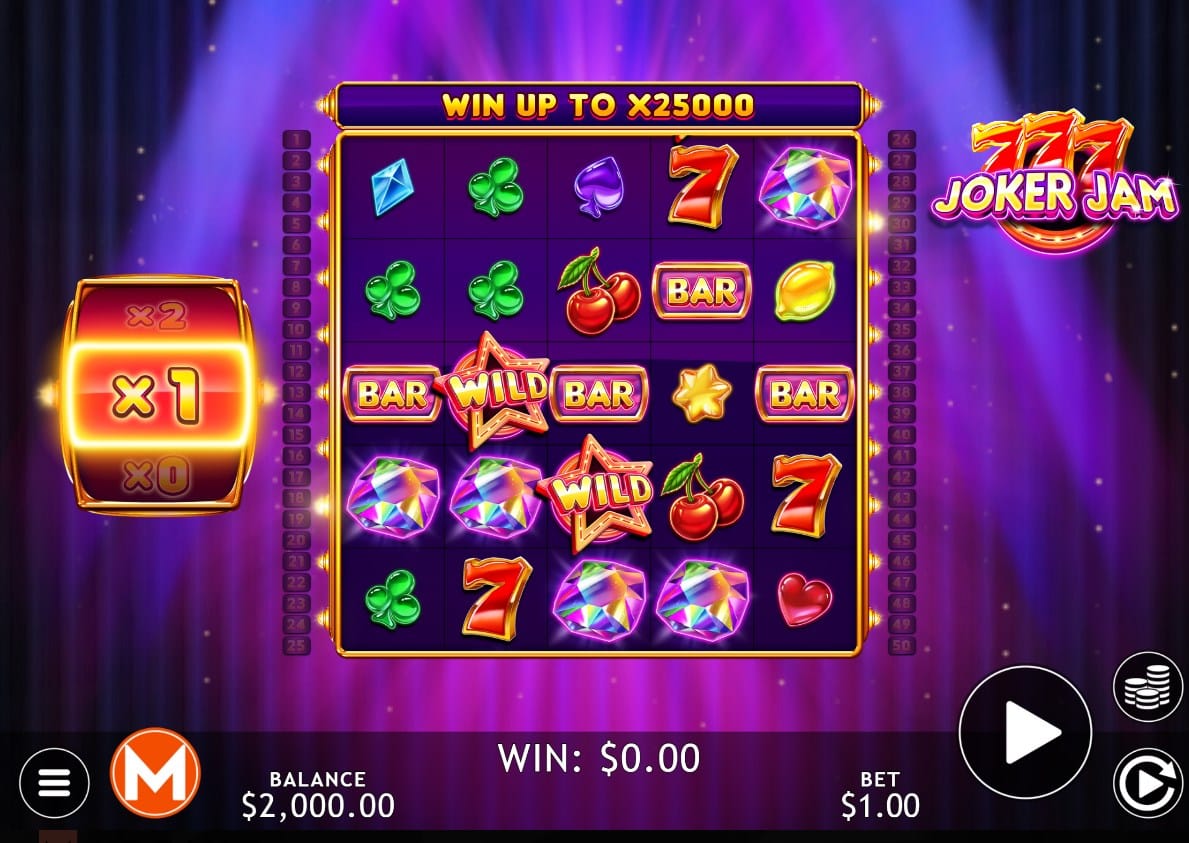Spin the reels with the play button
This screenshot has width=1189, height=843.
click(1025, 732)
